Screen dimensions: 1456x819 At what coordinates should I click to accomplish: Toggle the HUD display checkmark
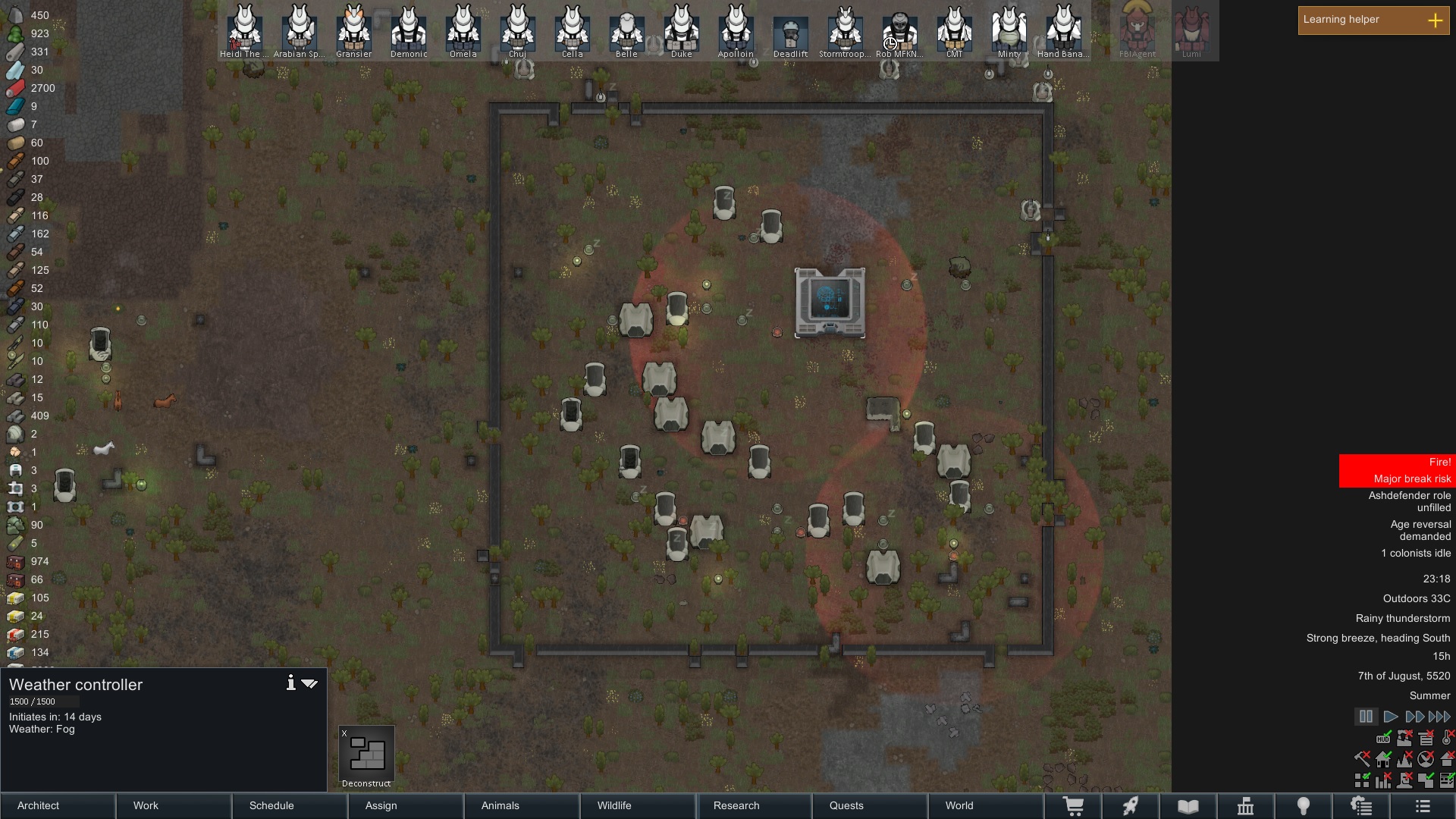point(1383,739)
